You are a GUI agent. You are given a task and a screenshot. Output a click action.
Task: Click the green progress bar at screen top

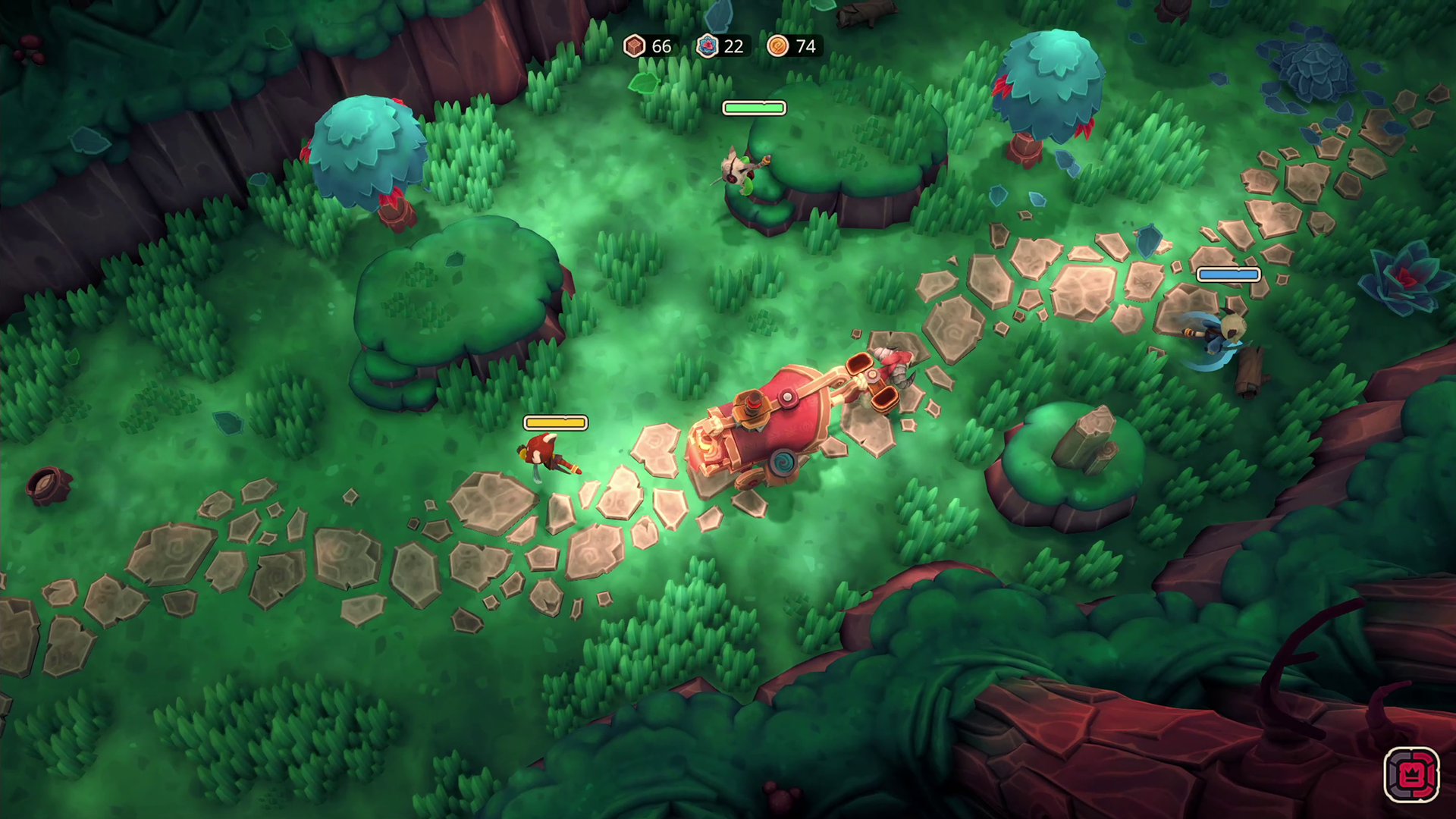click(754, 108)
